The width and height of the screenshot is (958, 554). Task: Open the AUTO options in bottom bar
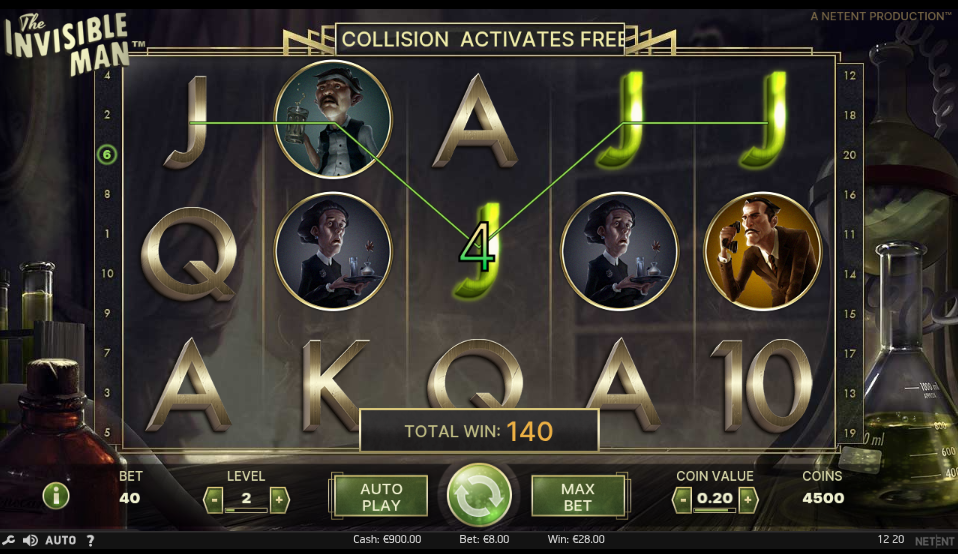pos(60,541)
